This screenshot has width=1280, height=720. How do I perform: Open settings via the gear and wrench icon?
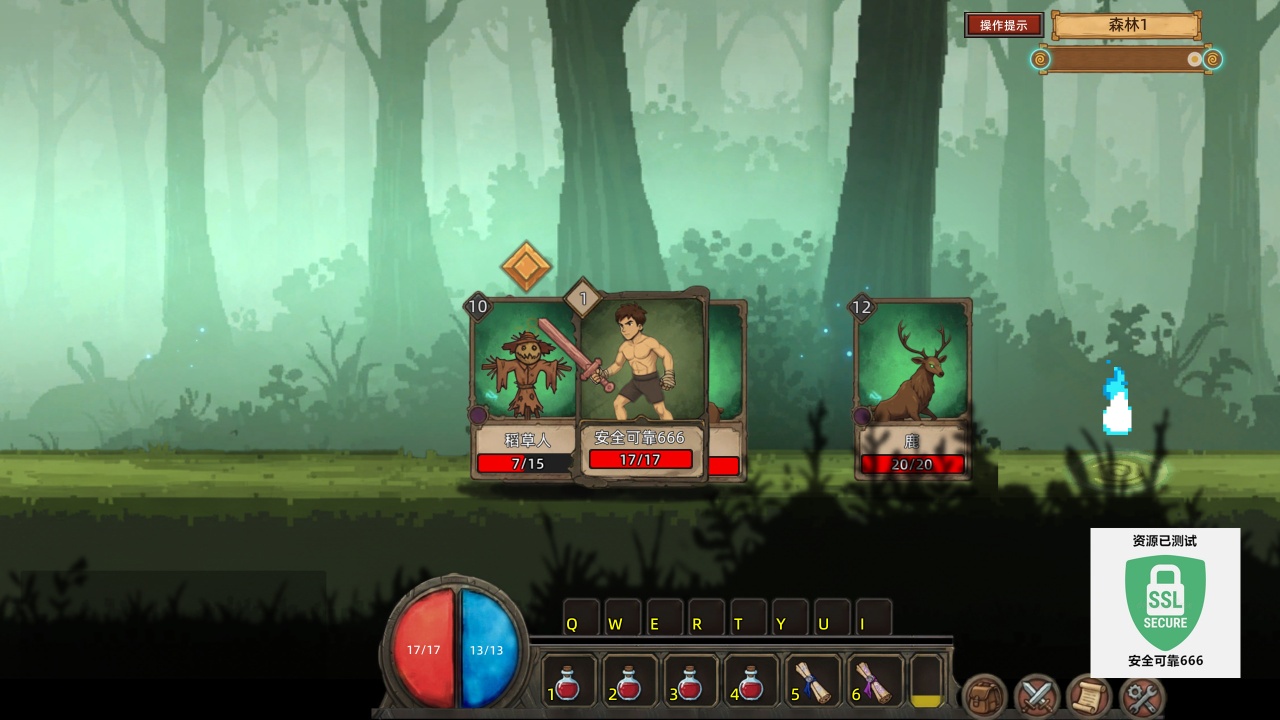[x=1141, y=696]
